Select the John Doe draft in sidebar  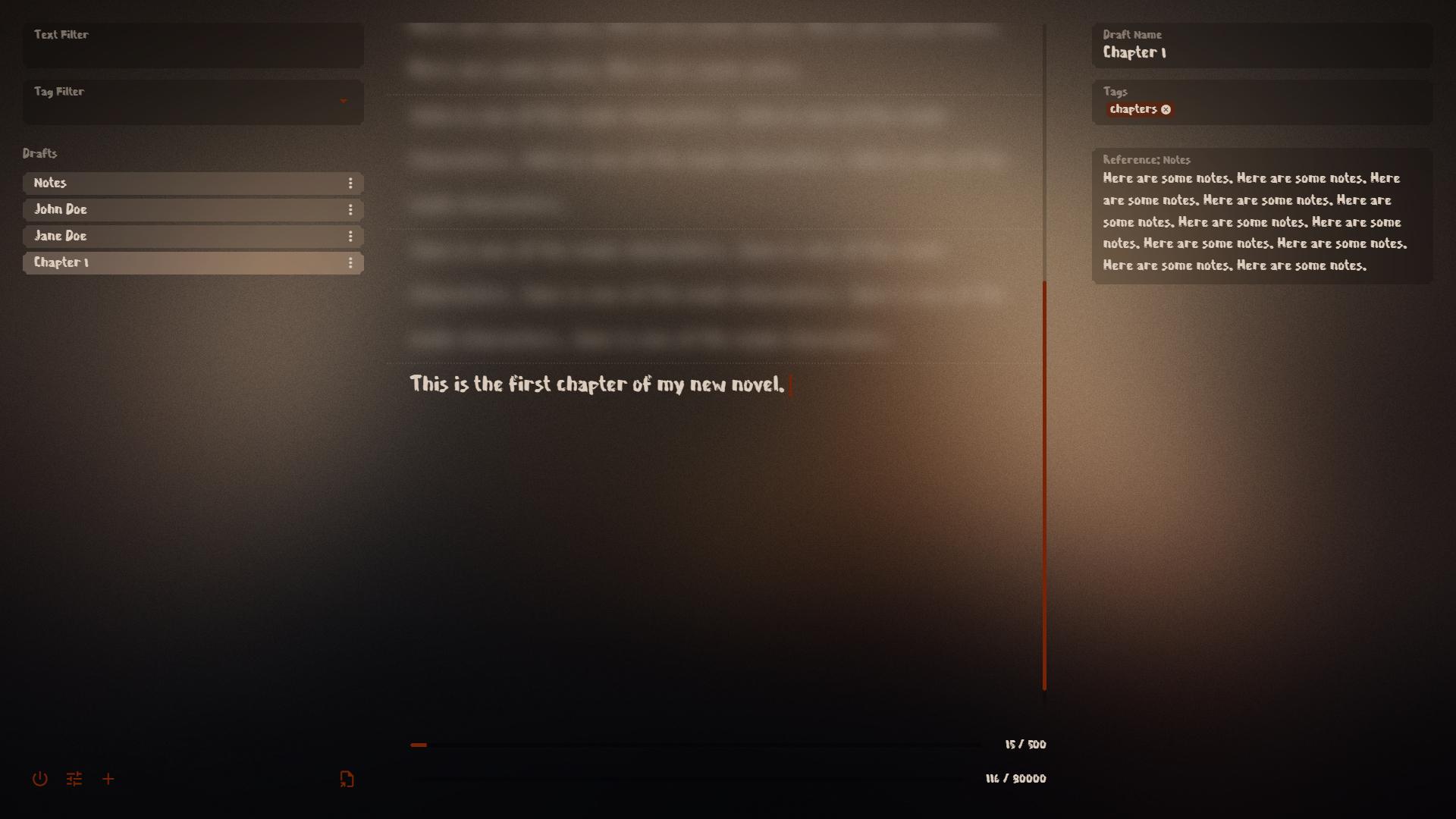(152, 209)
